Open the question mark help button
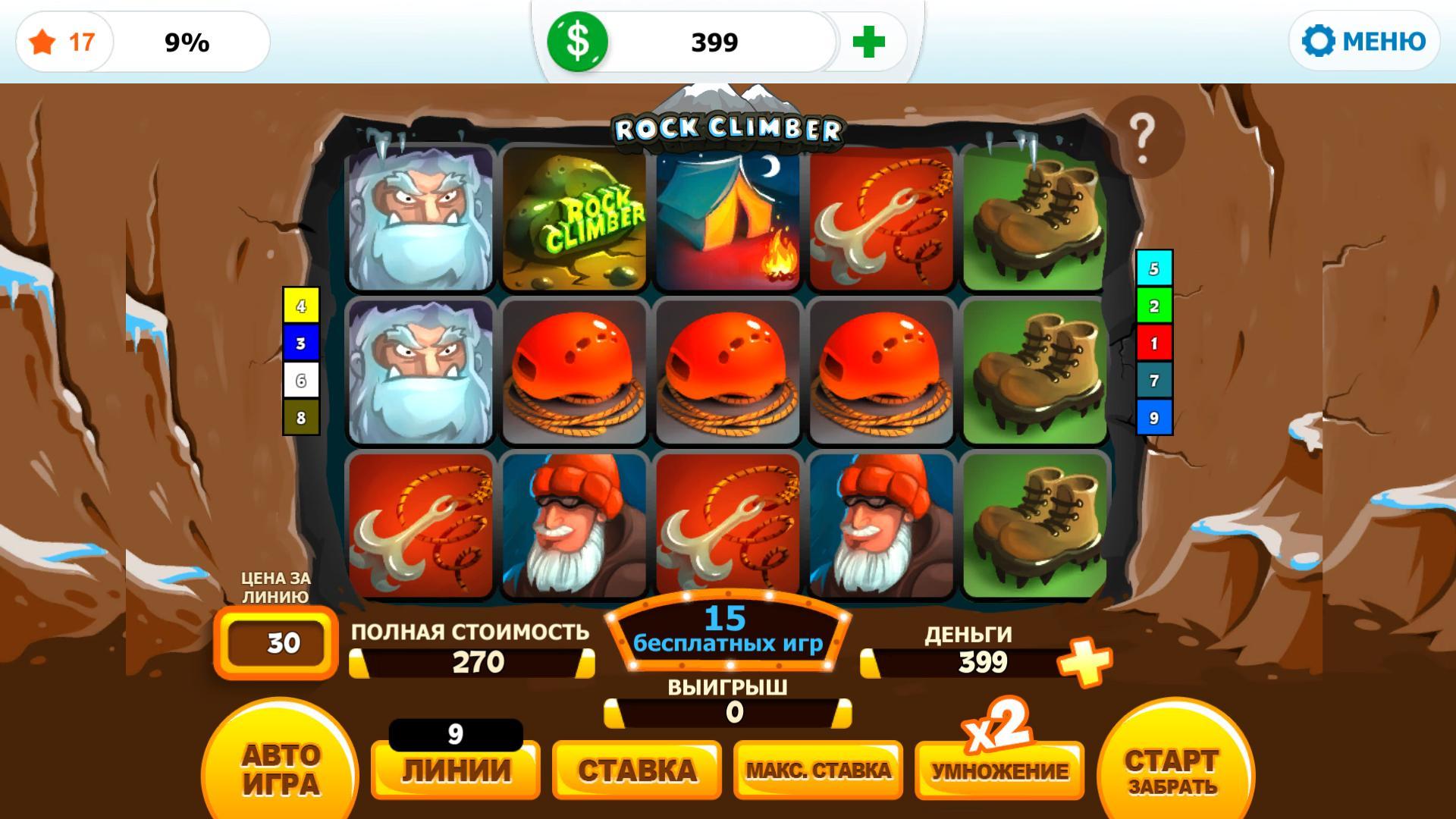 (1143, 137)
